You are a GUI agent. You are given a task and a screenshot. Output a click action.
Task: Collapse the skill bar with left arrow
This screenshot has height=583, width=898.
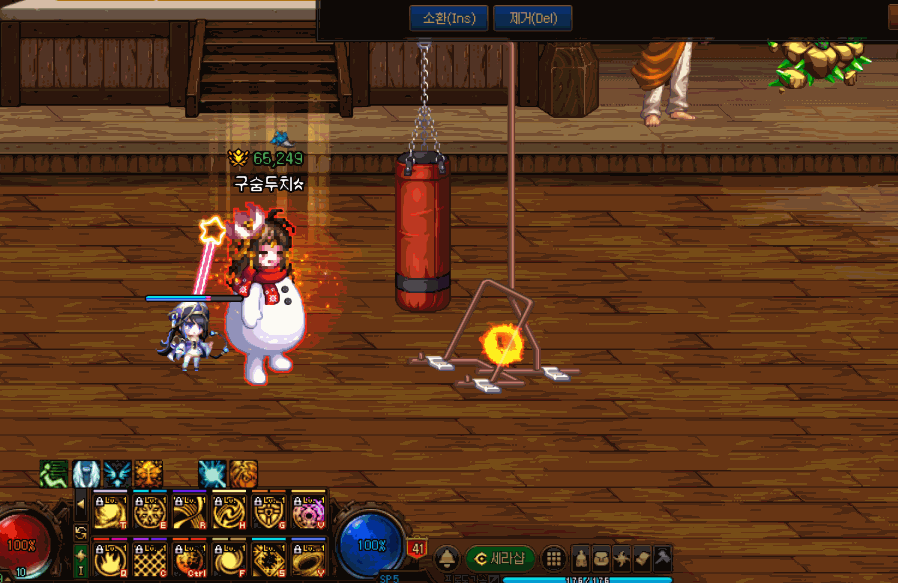coord(81,503)
